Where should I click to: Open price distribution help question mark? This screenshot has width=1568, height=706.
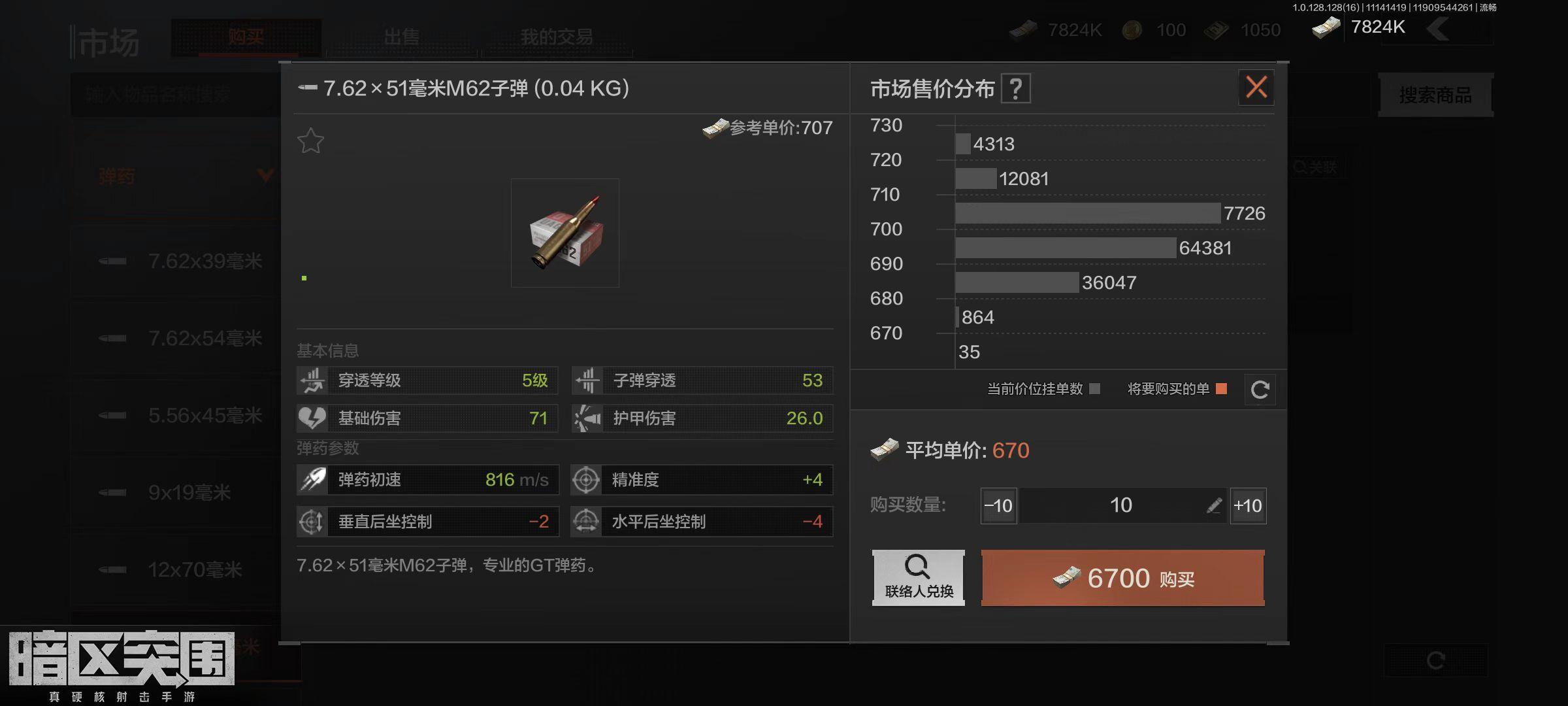[x=1015, y=89]
